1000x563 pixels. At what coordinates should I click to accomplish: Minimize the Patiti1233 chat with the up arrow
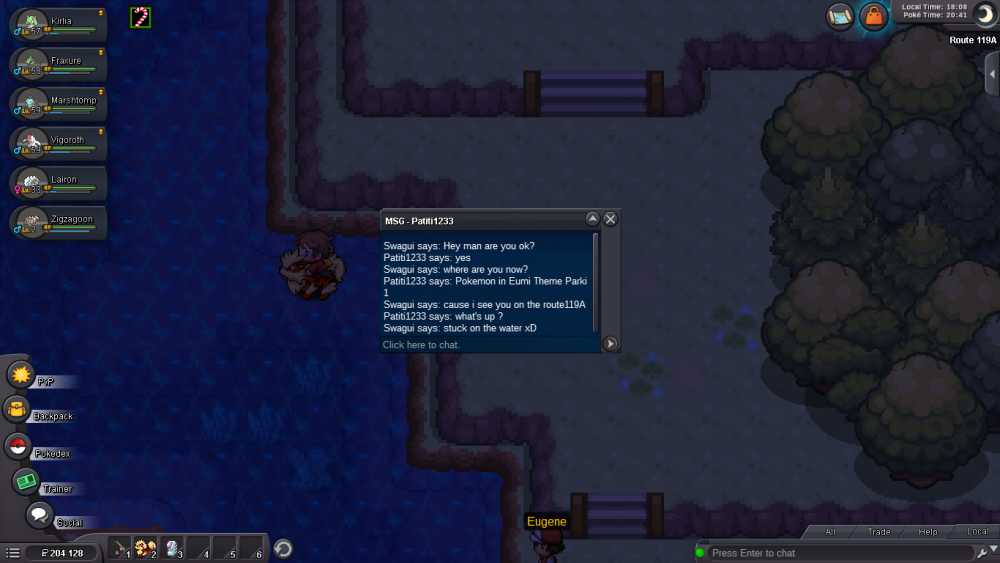[592, 219]
